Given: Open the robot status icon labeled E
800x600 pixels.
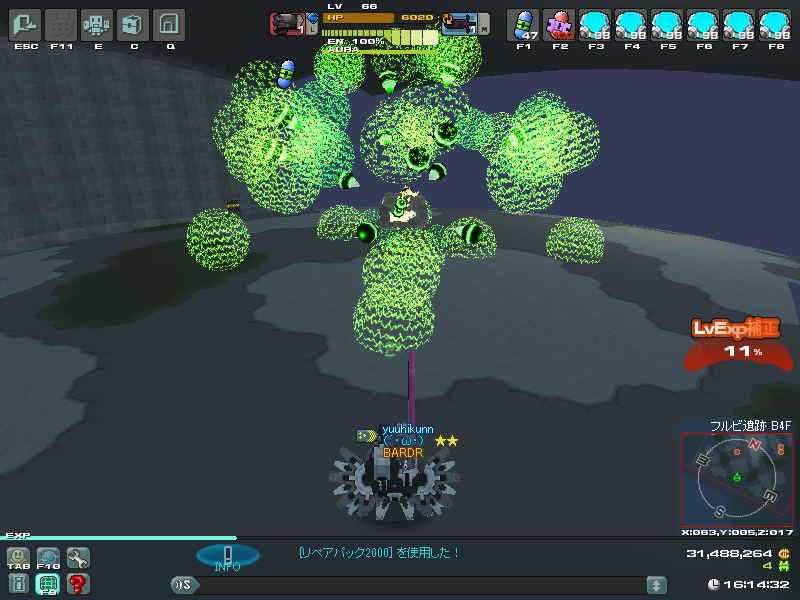Looking at the screenshot, I should click(97, 24).
